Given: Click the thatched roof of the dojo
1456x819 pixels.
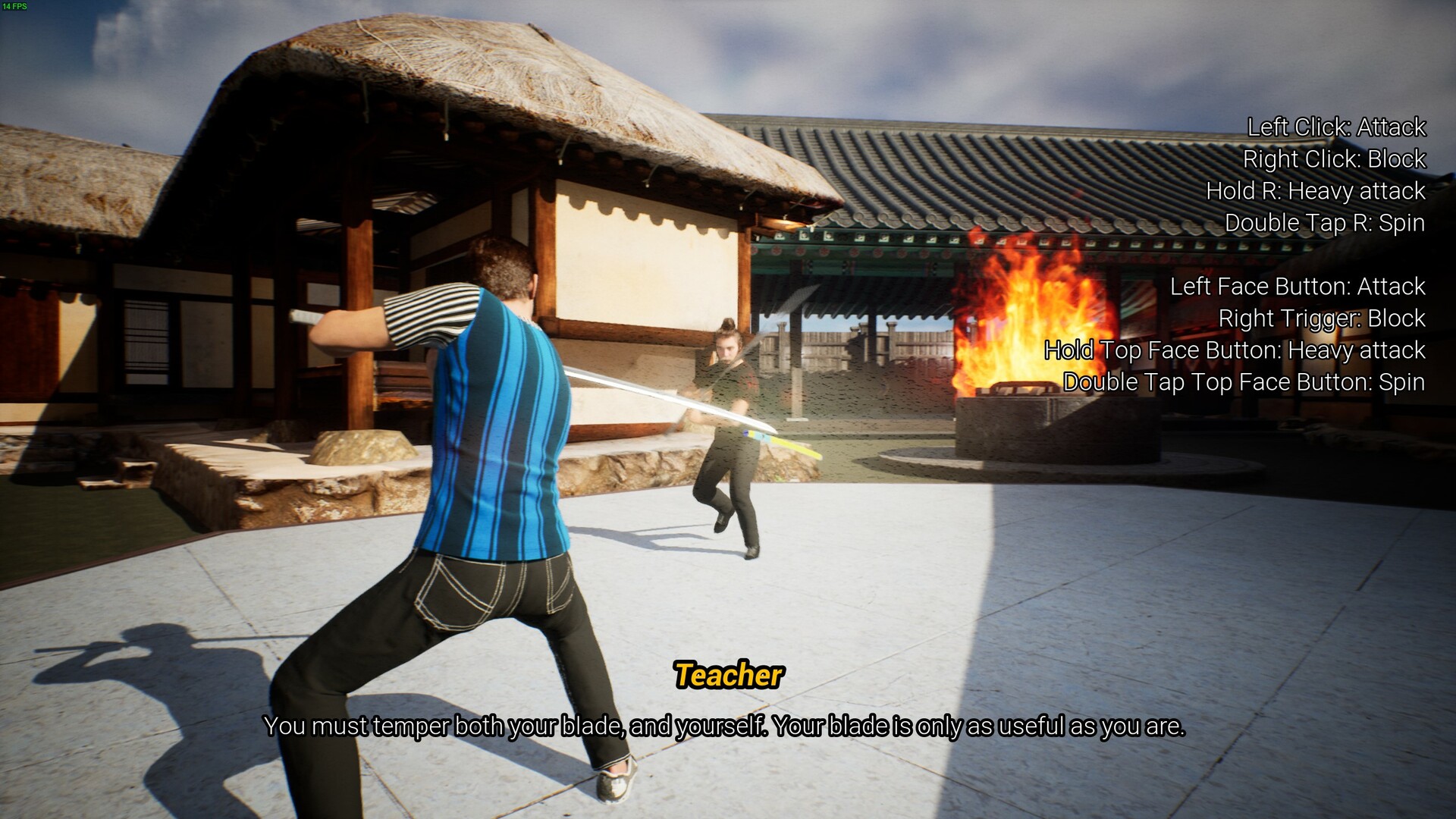Looking at the screenshot, I should [x=455, y=76].
